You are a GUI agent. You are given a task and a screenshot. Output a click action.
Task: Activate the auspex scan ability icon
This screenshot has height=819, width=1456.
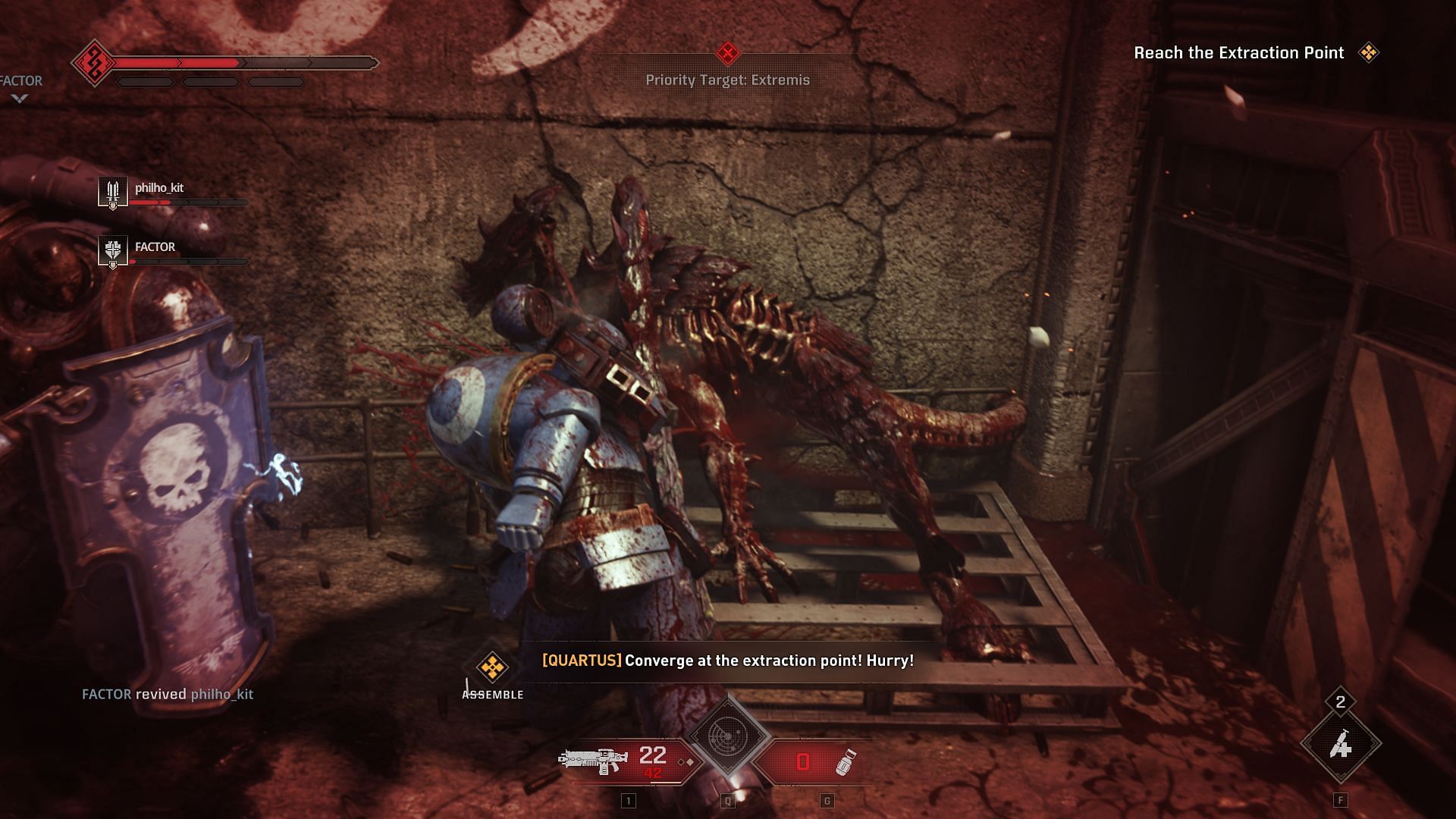click(728, 736)
